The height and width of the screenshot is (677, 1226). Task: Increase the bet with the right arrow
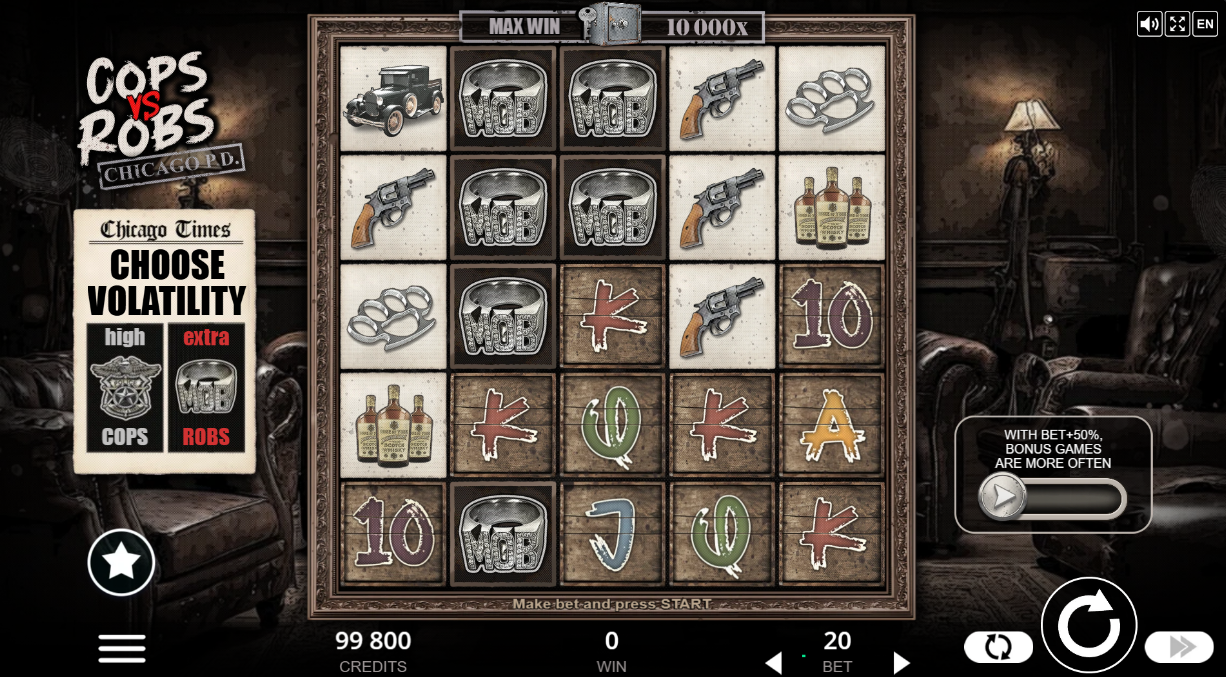click(901, 662)
